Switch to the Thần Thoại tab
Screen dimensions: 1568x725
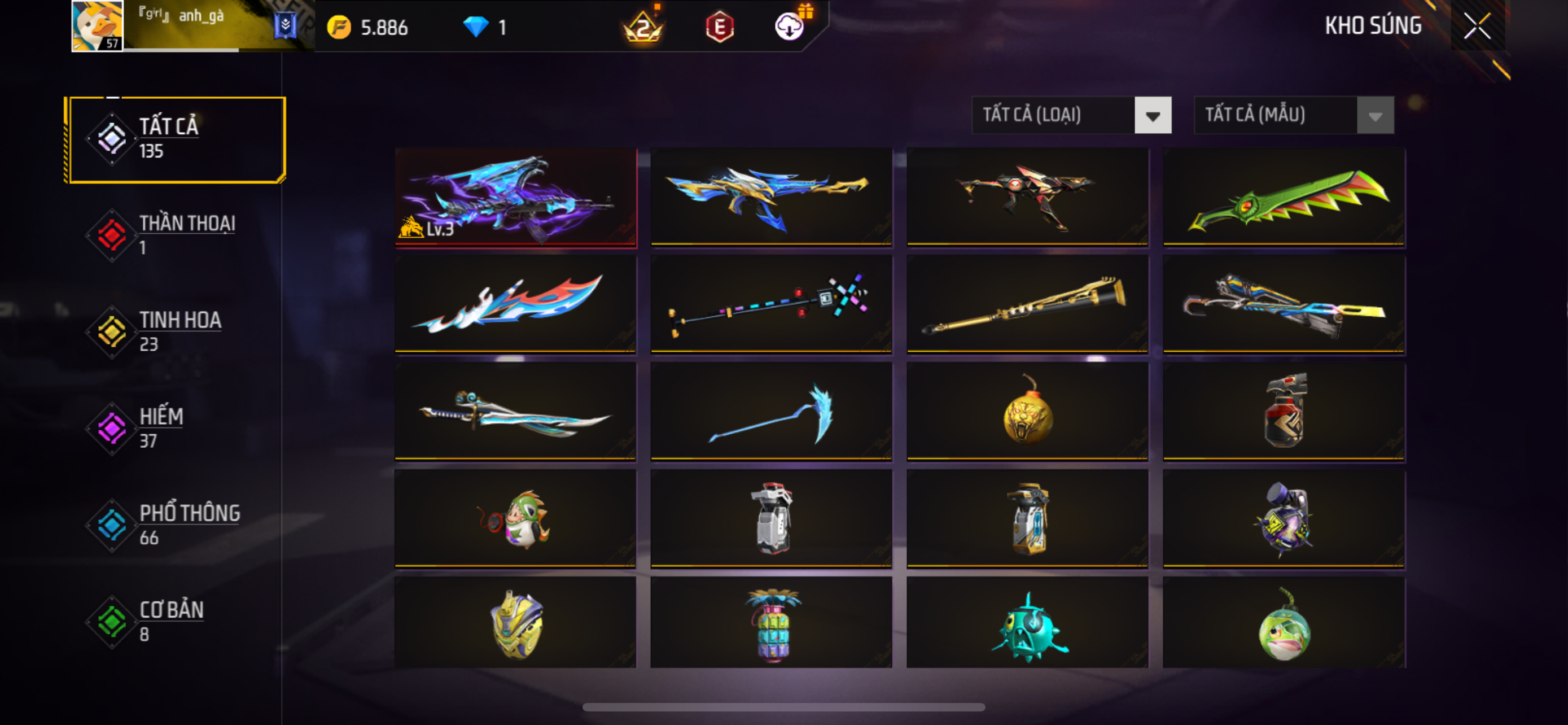click(x=176, y=234)
